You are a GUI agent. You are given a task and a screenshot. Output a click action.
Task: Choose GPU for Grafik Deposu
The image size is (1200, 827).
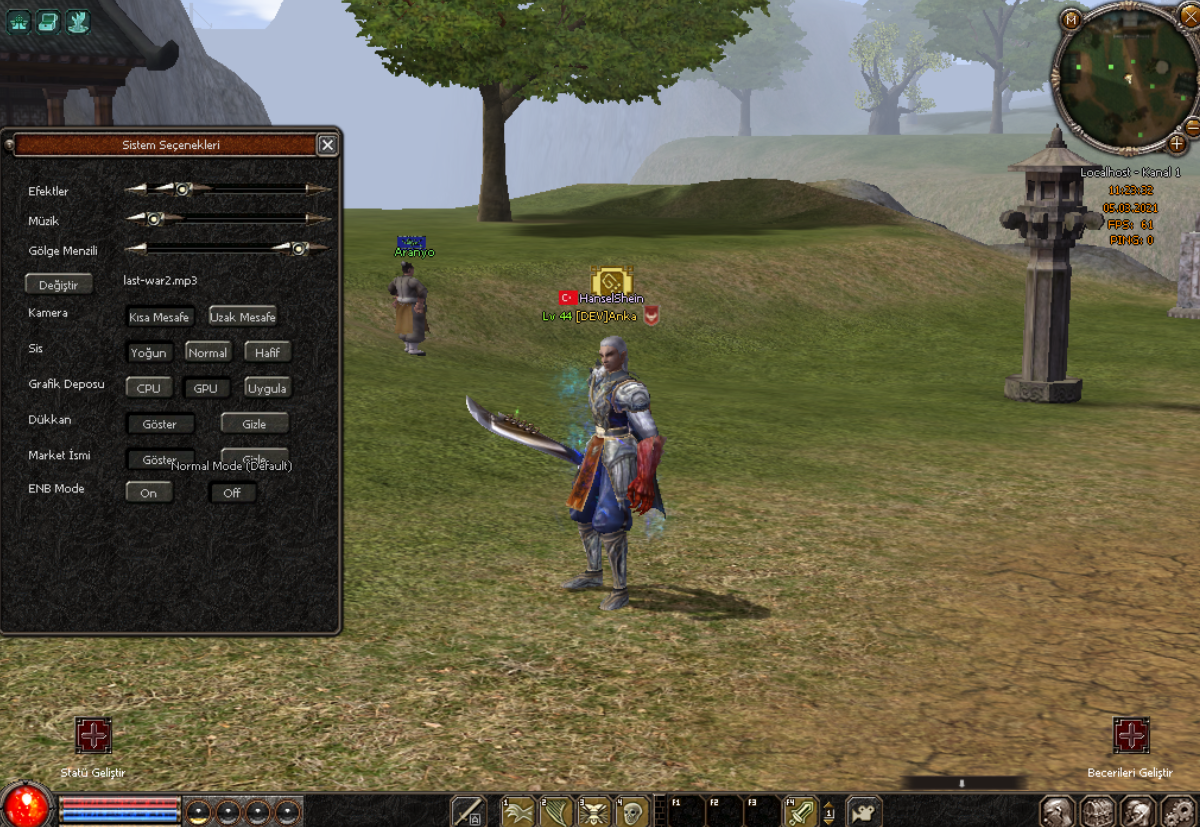205,389
